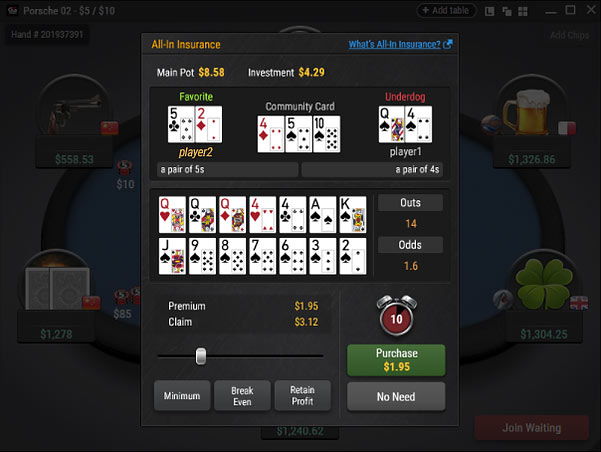The image size is (601, 452).
Task: Click the premium slider handle
Action: click(x=201, y=356)
